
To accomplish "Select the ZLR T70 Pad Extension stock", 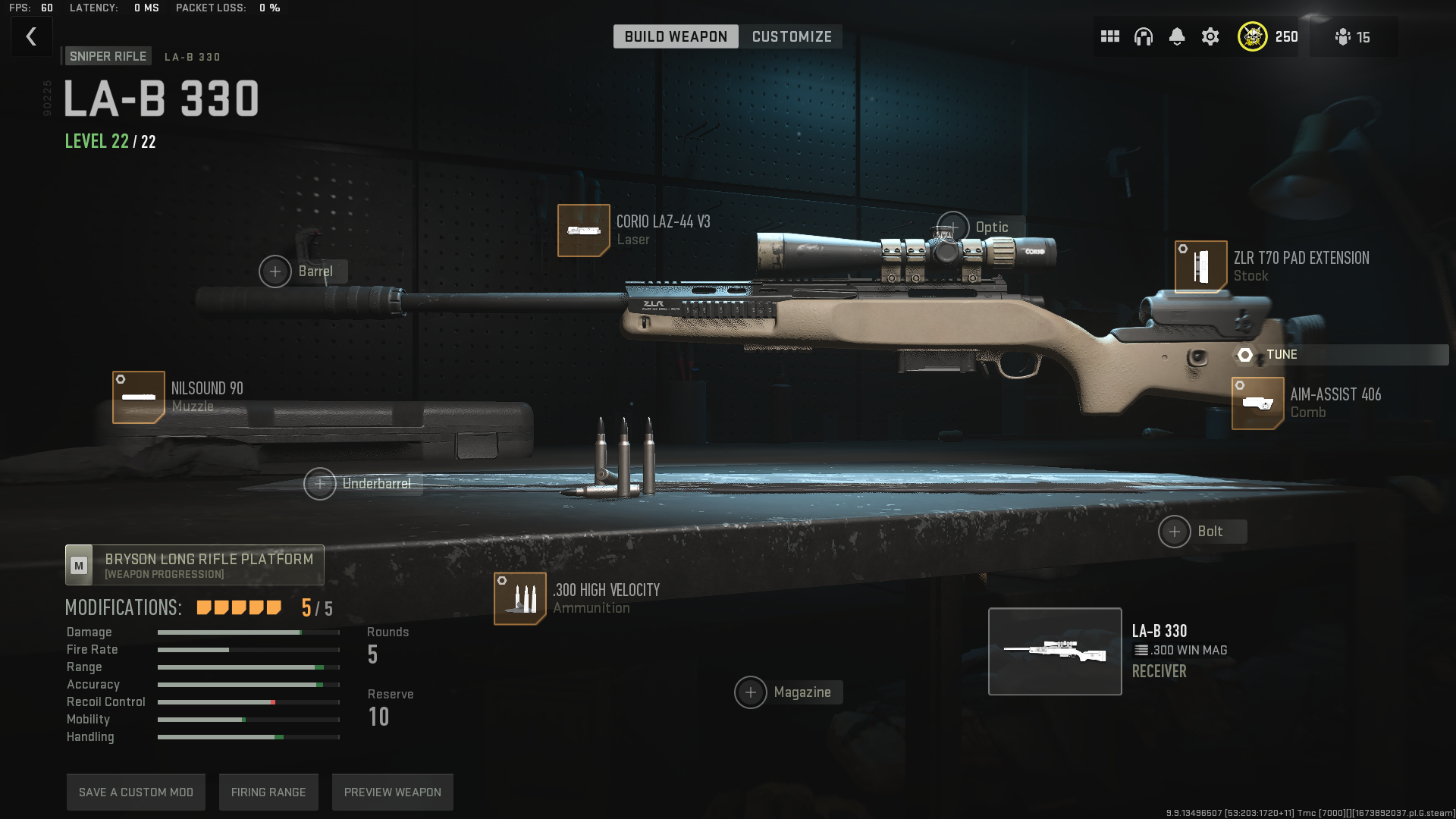I will point(1200,266).
